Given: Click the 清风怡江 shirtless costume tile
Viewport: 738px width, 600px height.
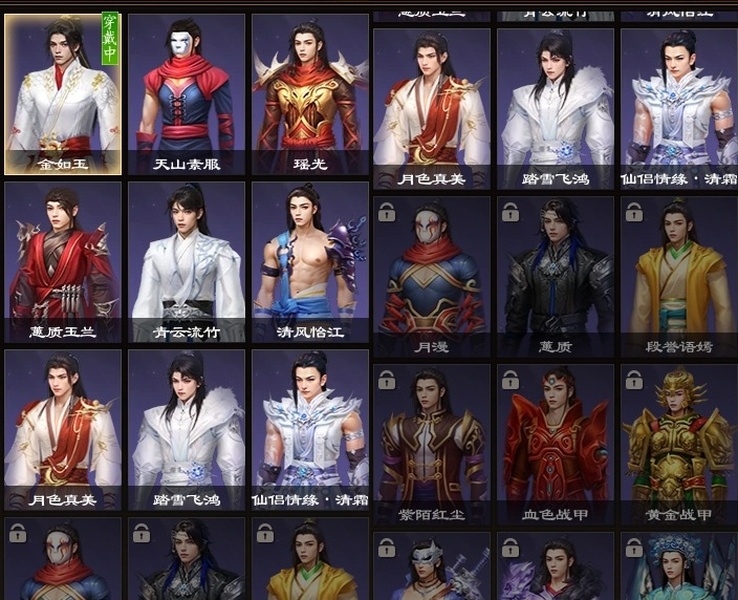Looking at the screenshot, I should 310,262.
